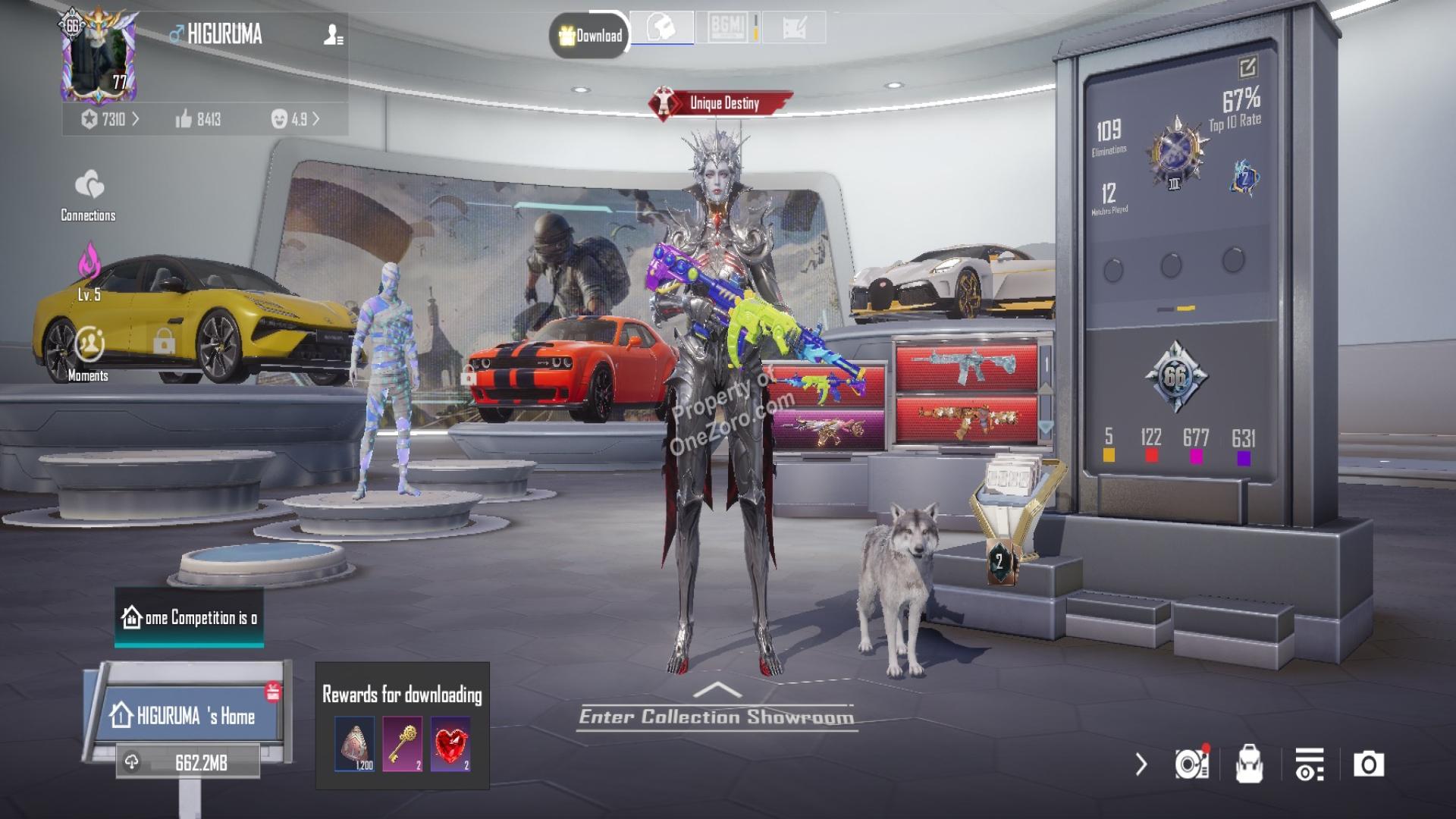The height and width of the screenshot is (819, 1456).
Task: Click the thumbs-up likes counter
Action: pos(198,119)
